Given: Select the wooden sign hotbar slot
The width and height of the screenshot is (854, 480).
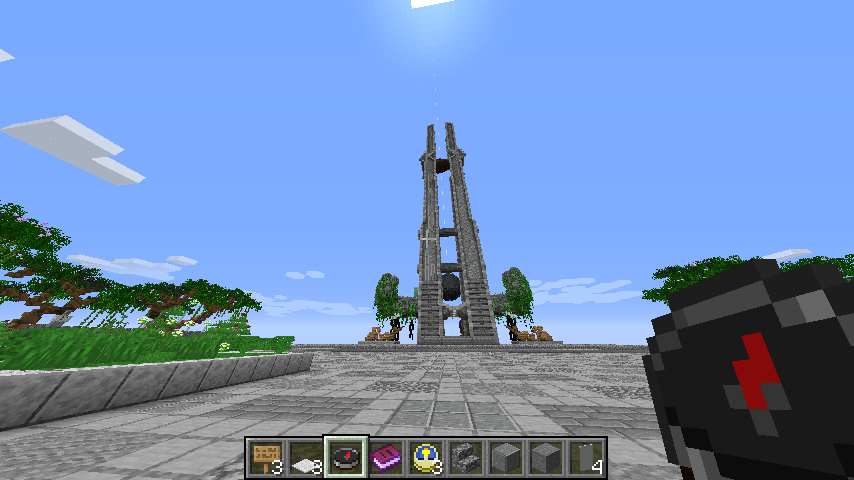Looking at the screenshot, I should coord(266,458).
